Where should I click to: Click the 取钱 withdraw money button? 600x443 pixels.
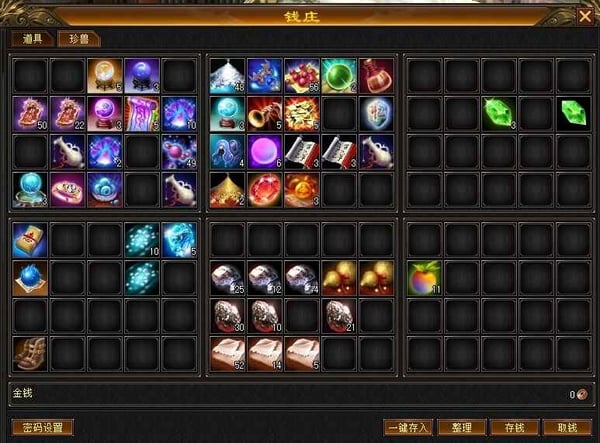(567, 427)
